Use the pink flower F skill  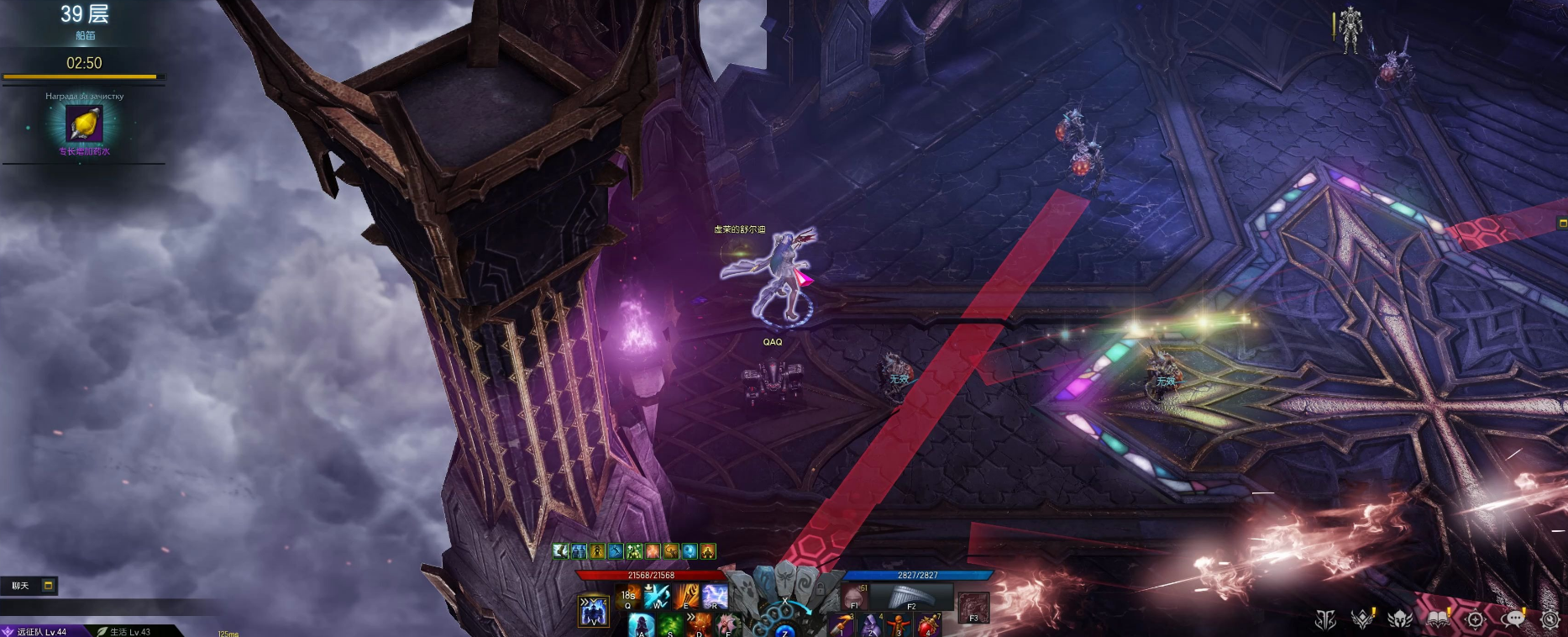pyautogui.click(x=727, y=625)
